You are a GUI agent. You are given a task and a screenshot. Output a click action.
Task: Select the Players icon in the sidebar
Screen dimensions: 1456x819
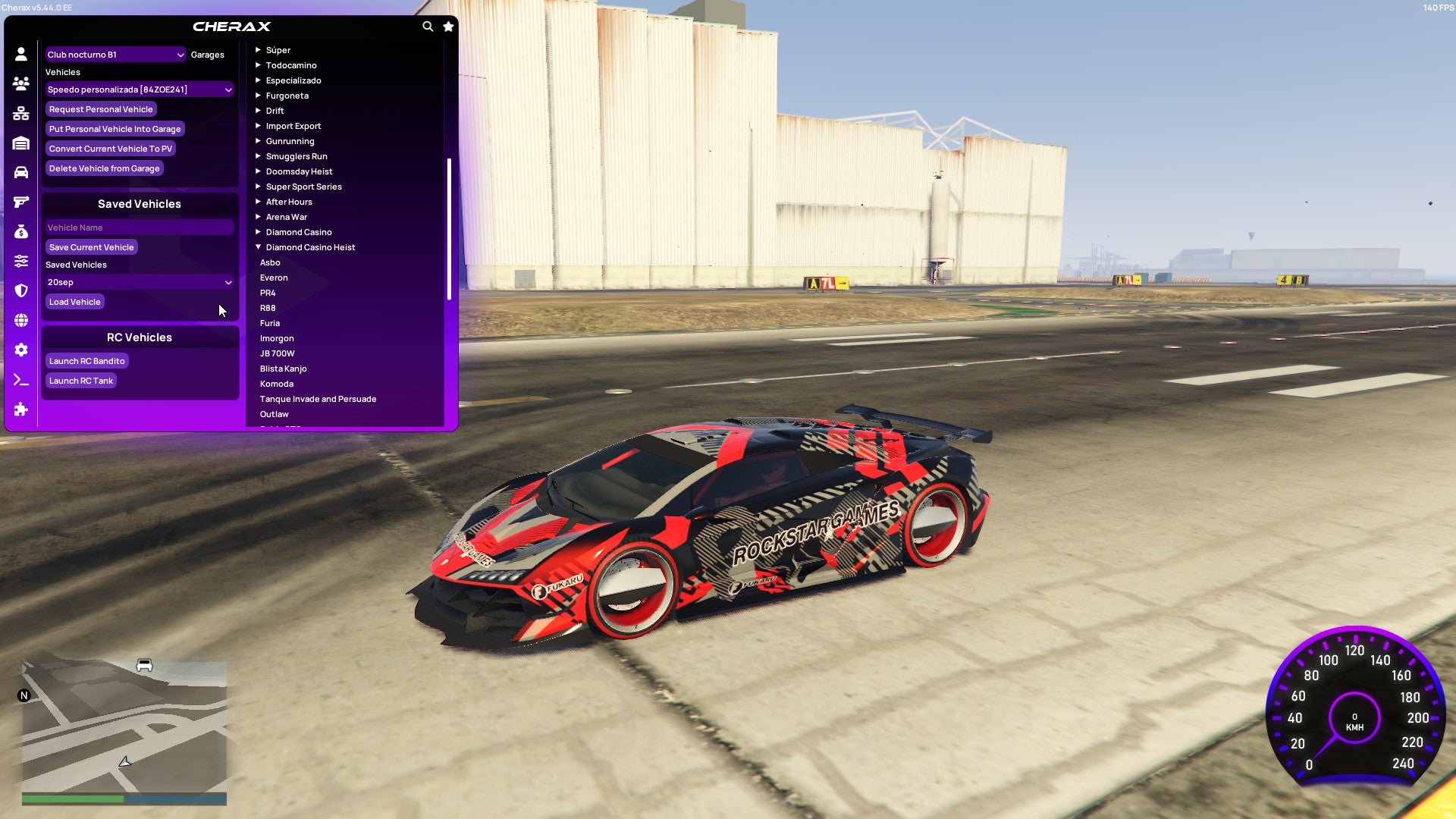[x=21, y=83]
